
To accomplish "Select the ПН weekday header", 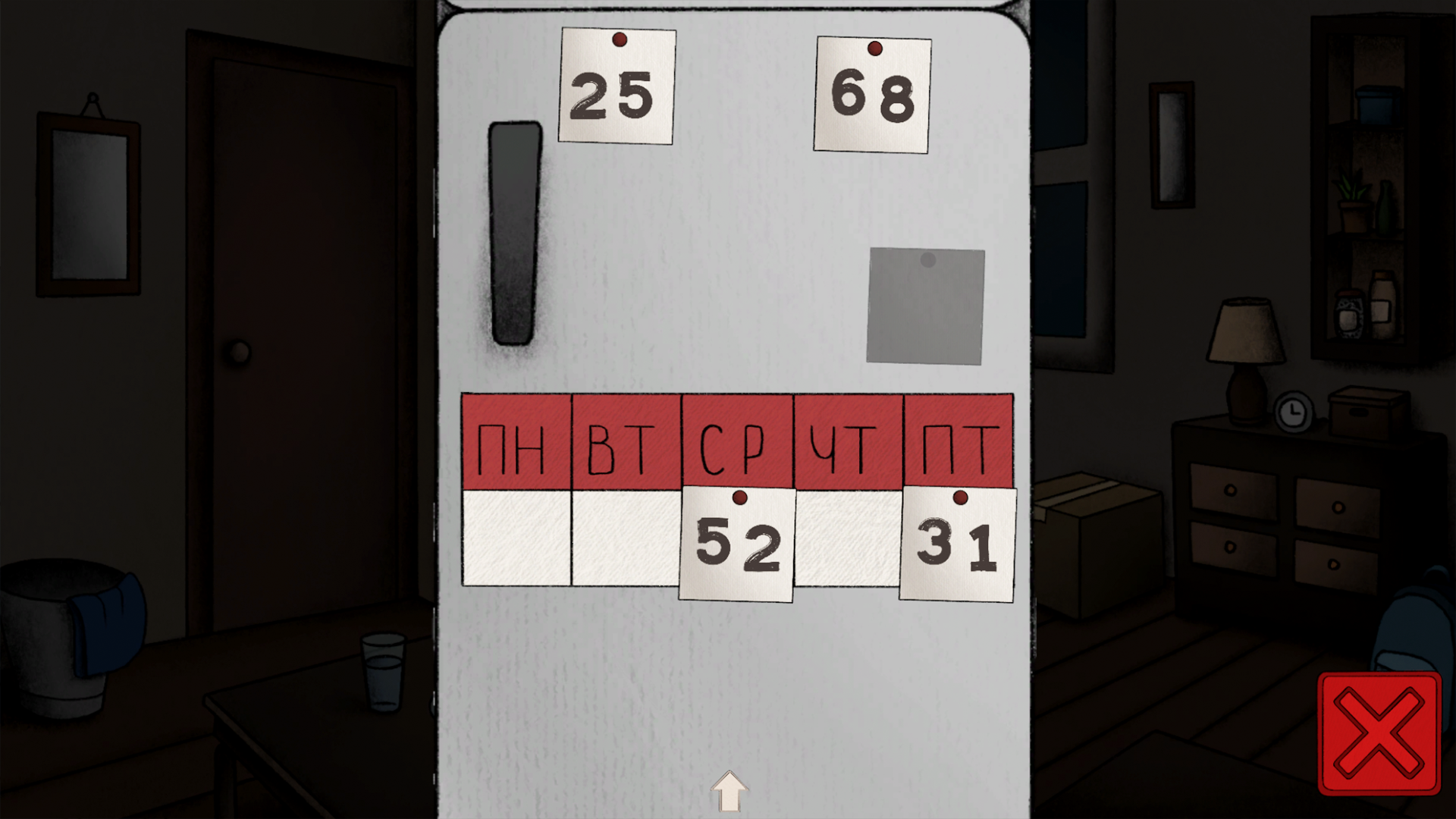I will (518, 440).
